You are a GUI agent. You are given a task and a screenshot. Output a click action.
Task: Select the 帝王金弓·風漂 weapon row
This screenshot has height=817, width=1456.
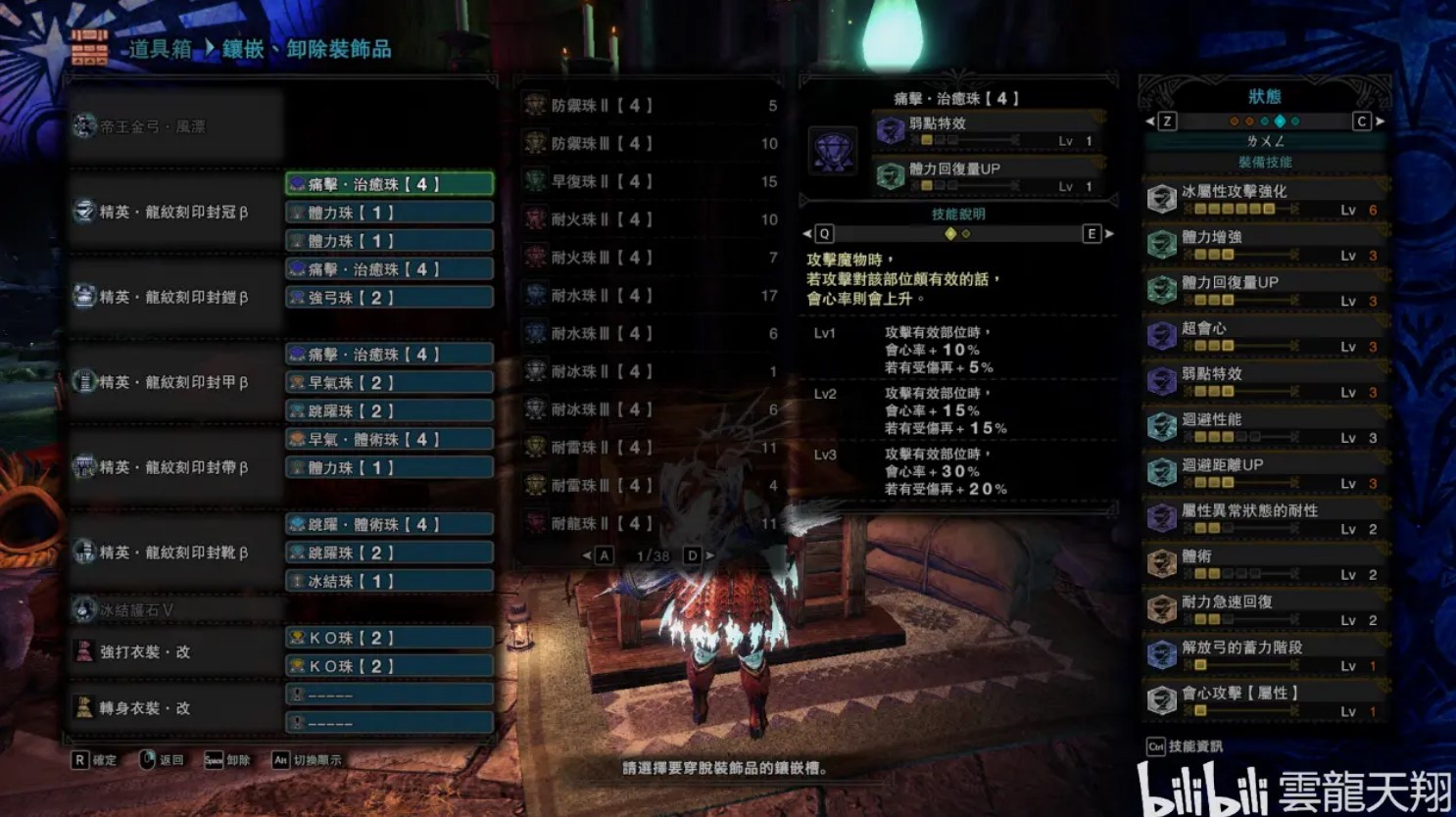pos(176,126)
